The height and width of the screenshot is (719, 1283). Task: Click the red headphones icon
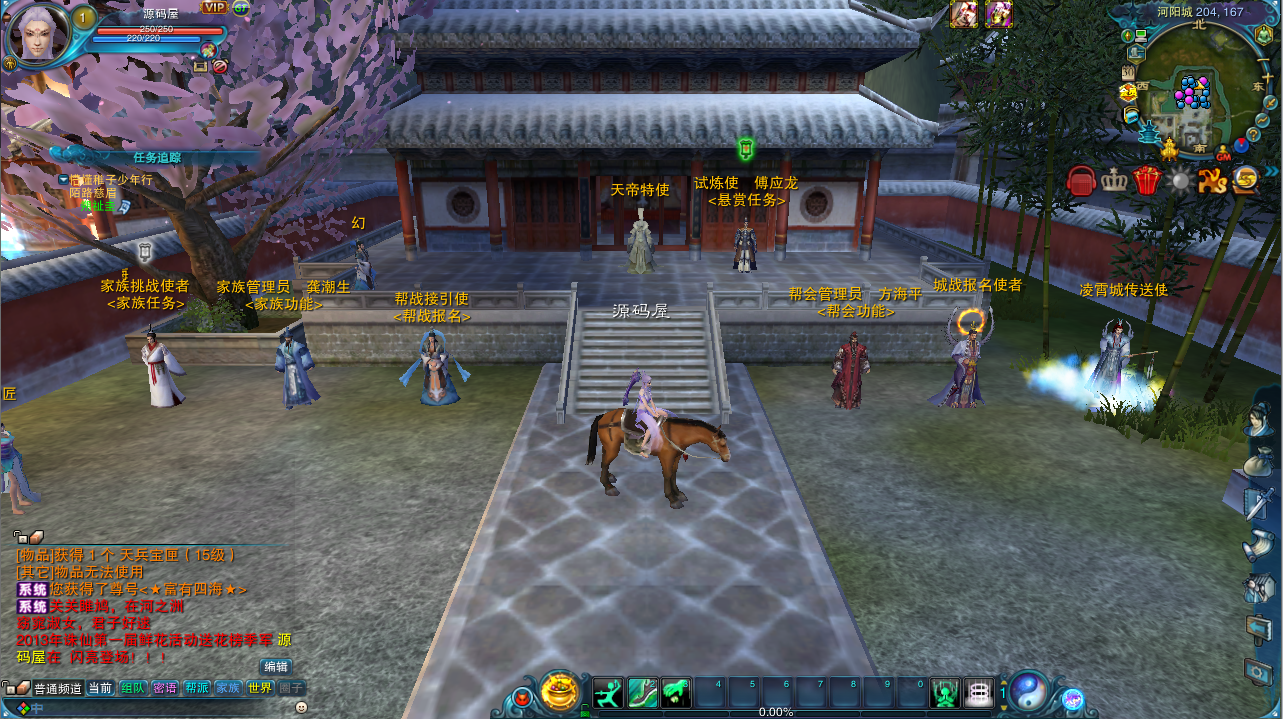[x=1081, y=181]
